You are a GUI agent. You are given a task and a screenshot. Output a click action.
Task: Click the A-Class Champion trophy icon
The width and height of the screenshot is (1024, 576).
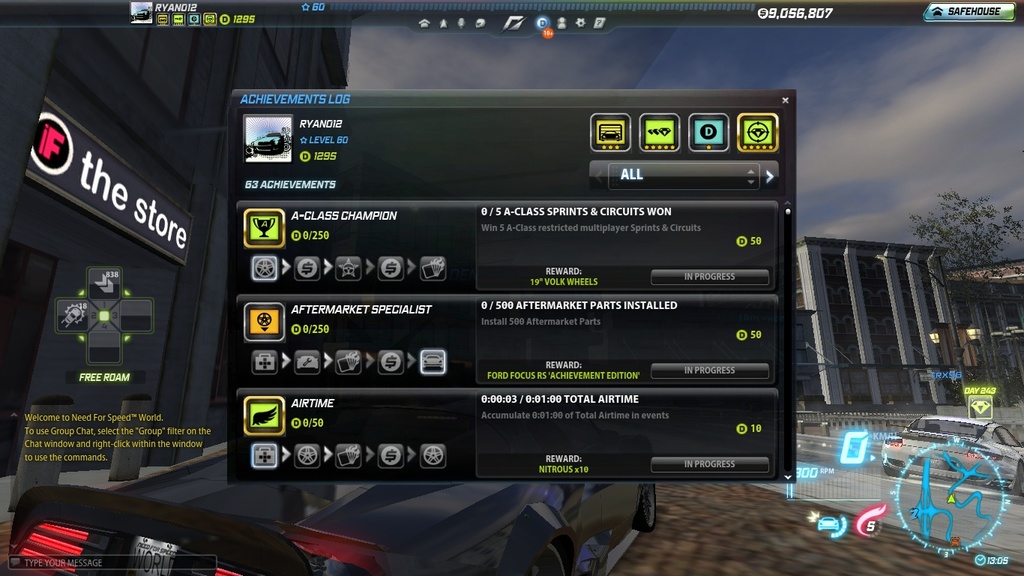[x=264, y=228]
